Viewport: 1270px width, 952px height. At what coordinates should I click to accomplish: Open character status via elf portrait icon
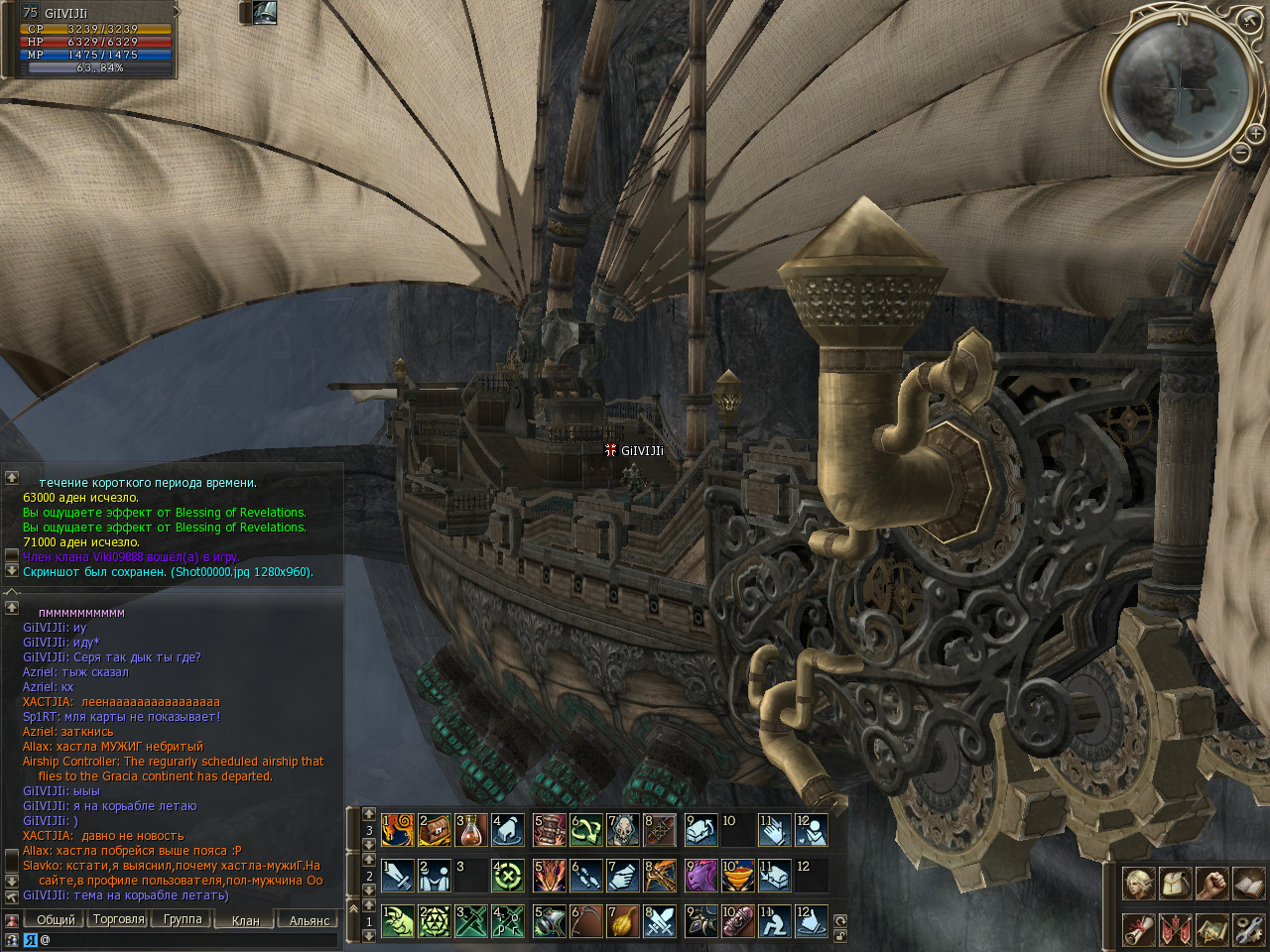(1139, 883)
